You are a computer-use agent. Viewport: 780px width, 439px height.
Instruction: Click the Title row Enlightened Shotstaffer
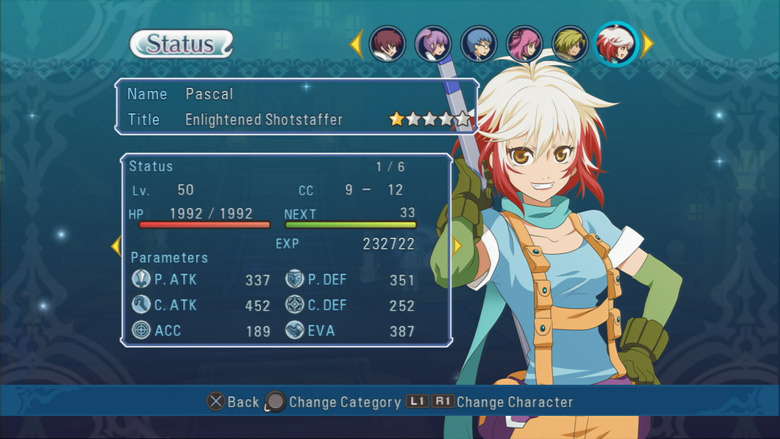(x=264, y=120)
